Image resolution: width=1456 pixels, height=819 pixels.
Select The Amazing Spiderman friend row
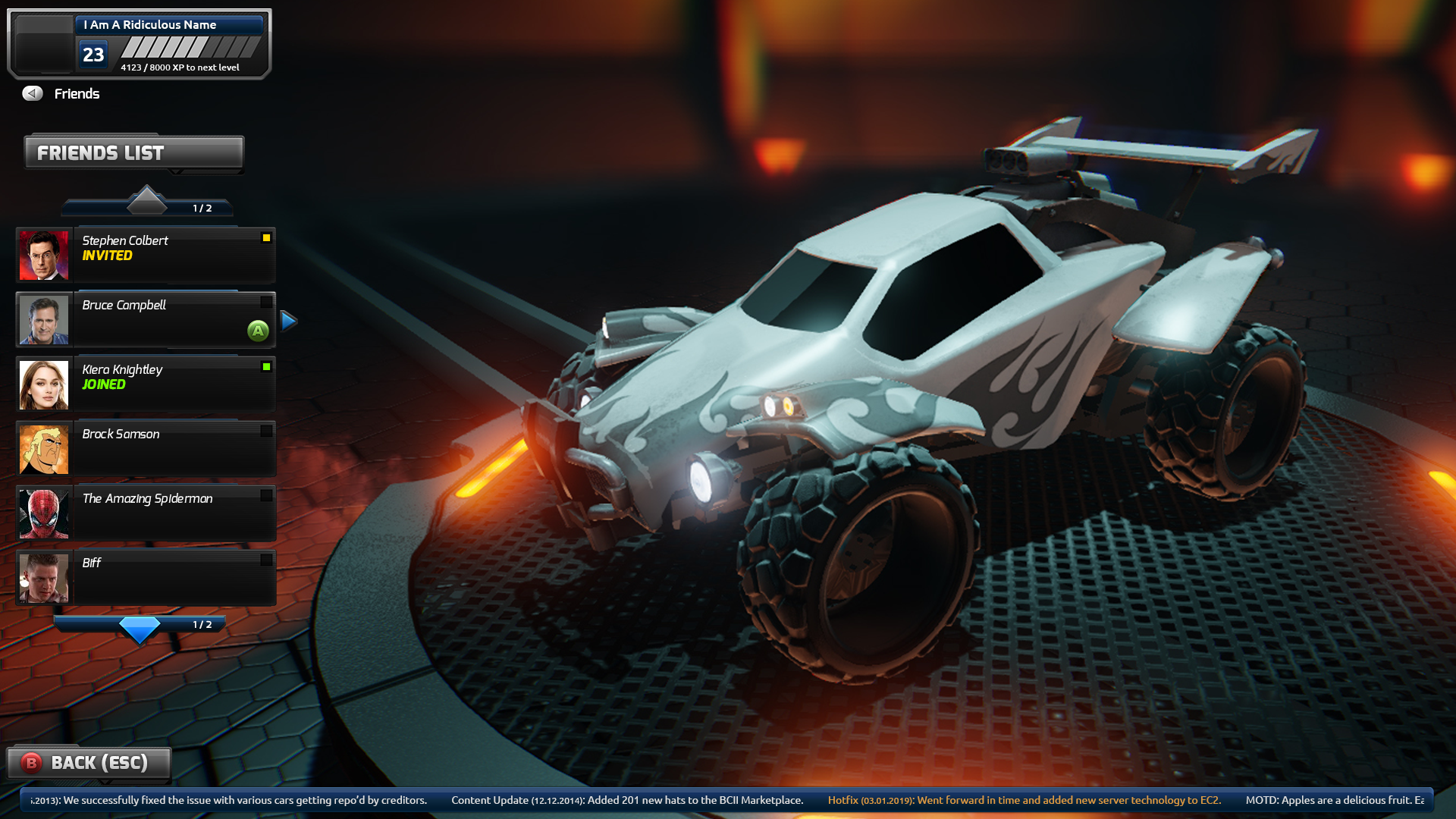146,513
